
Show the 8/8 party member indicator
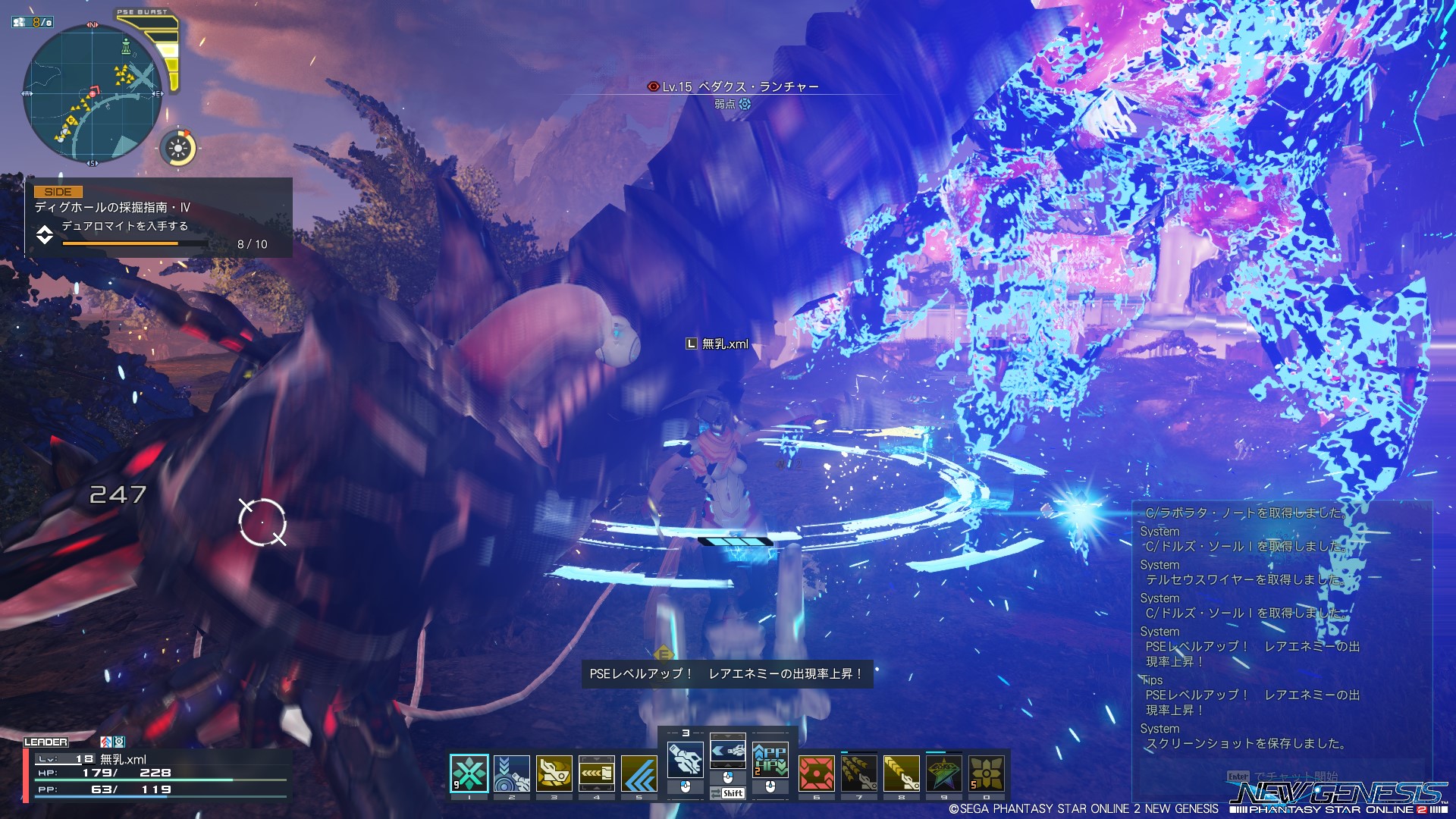33,22
